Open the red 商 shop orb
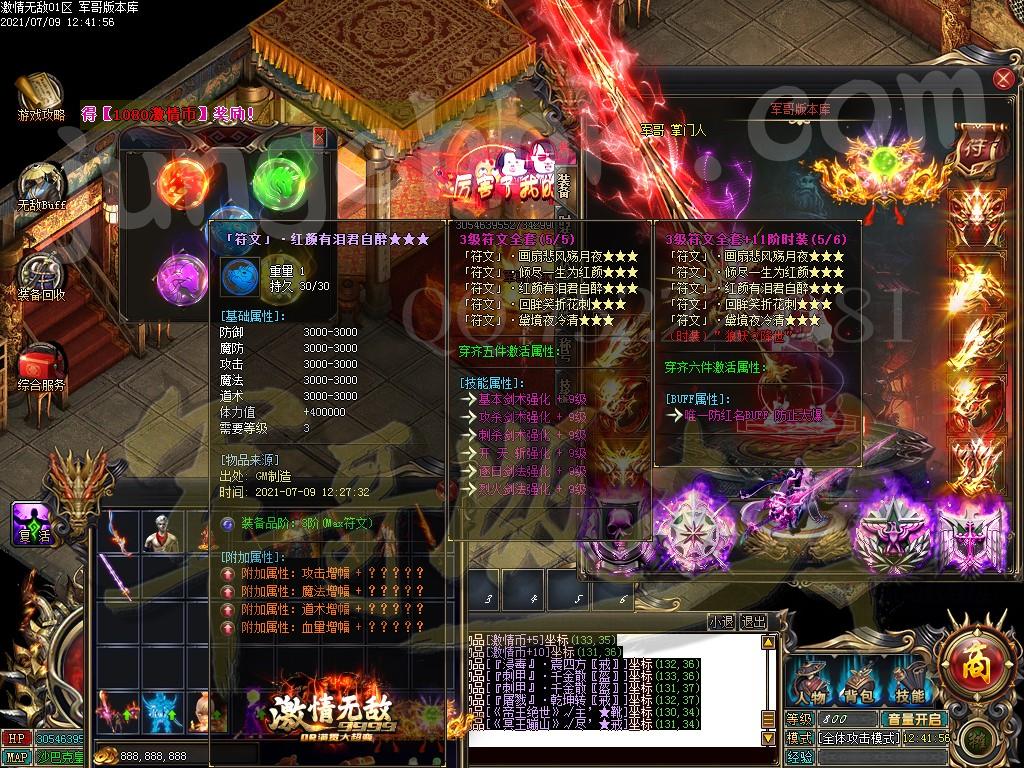The height and width of the screenshot is (768, 1024). point(975,662)
